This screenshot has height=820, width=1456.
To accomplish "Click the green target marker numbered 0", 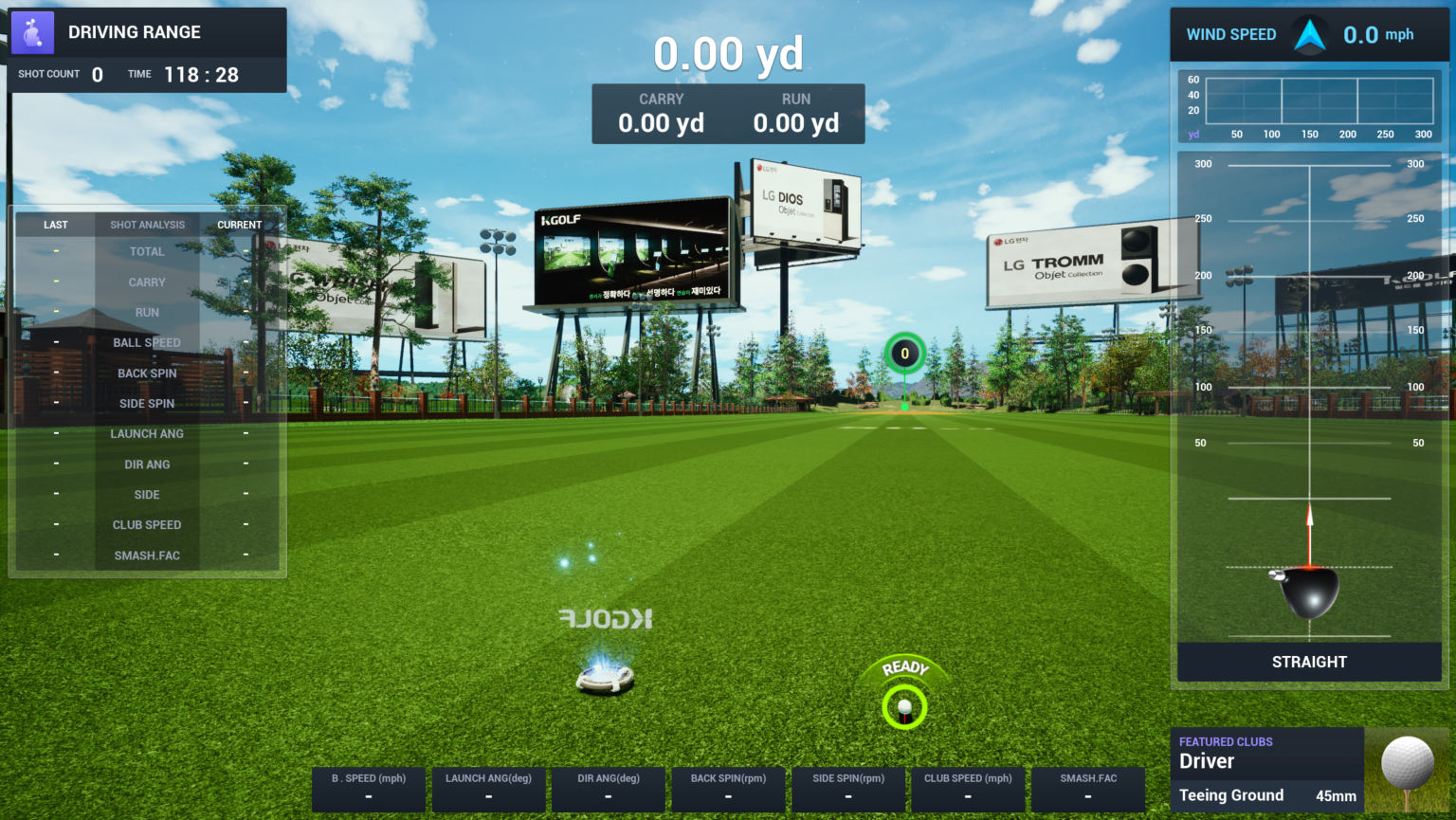I will (x=904, y=353).
